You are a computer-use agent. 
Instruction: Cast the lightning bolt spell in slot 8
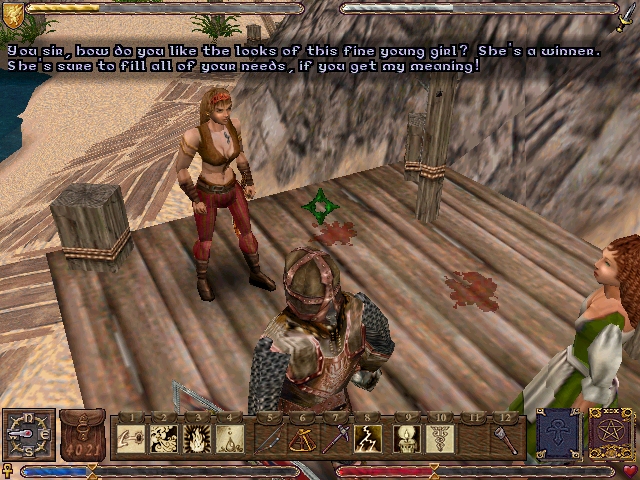(370, 438)
